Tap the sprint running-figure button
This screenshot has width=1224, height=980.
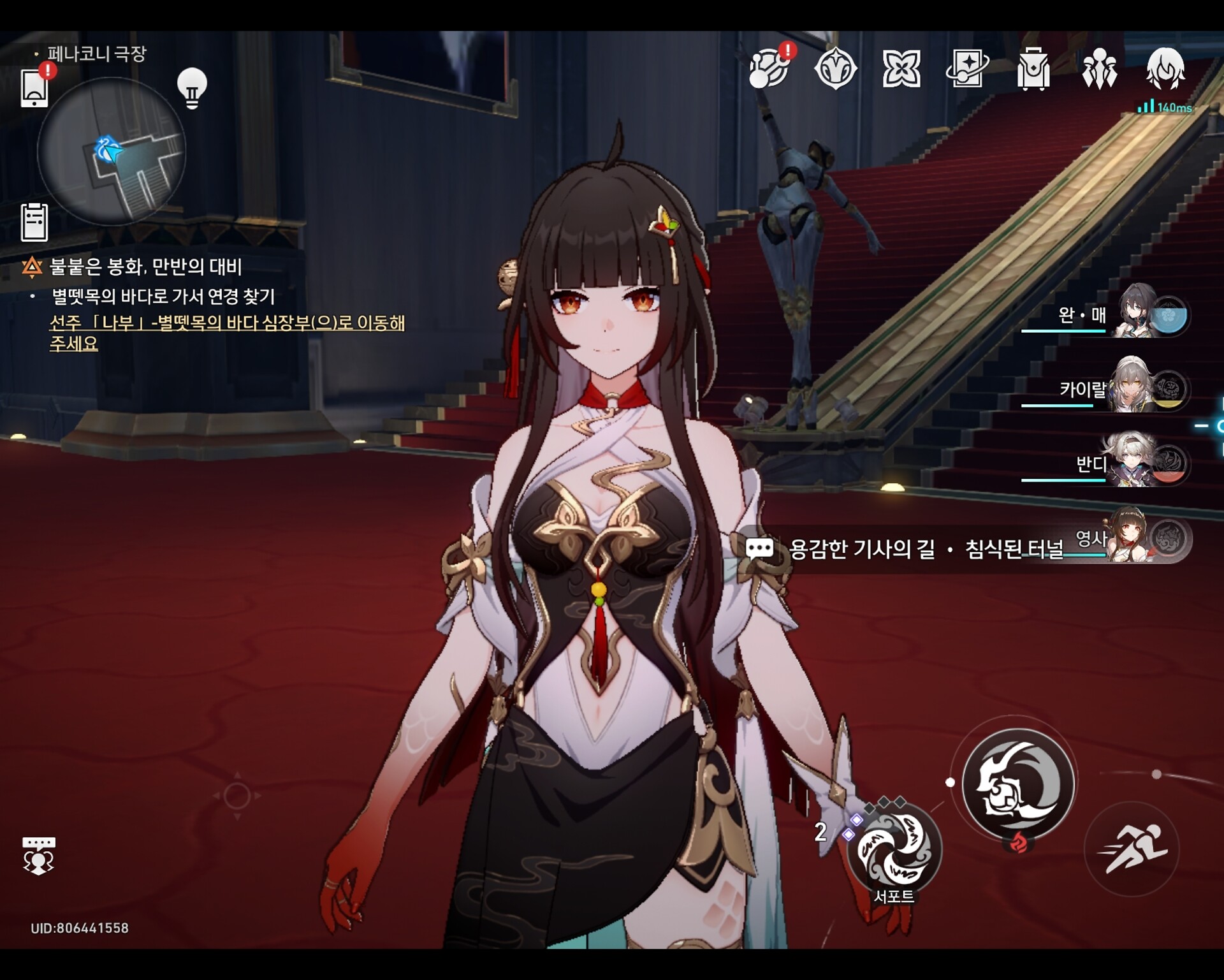tap(1132, 849)
